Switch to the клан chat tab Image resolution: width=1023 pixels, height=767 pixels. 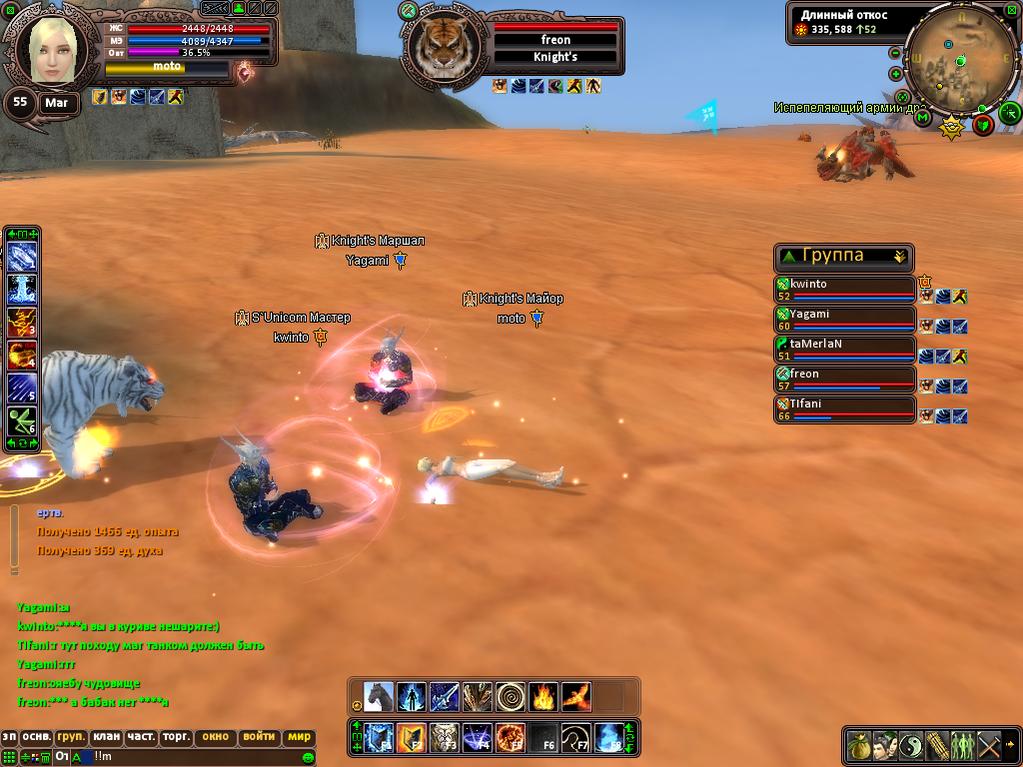point(106,737)
